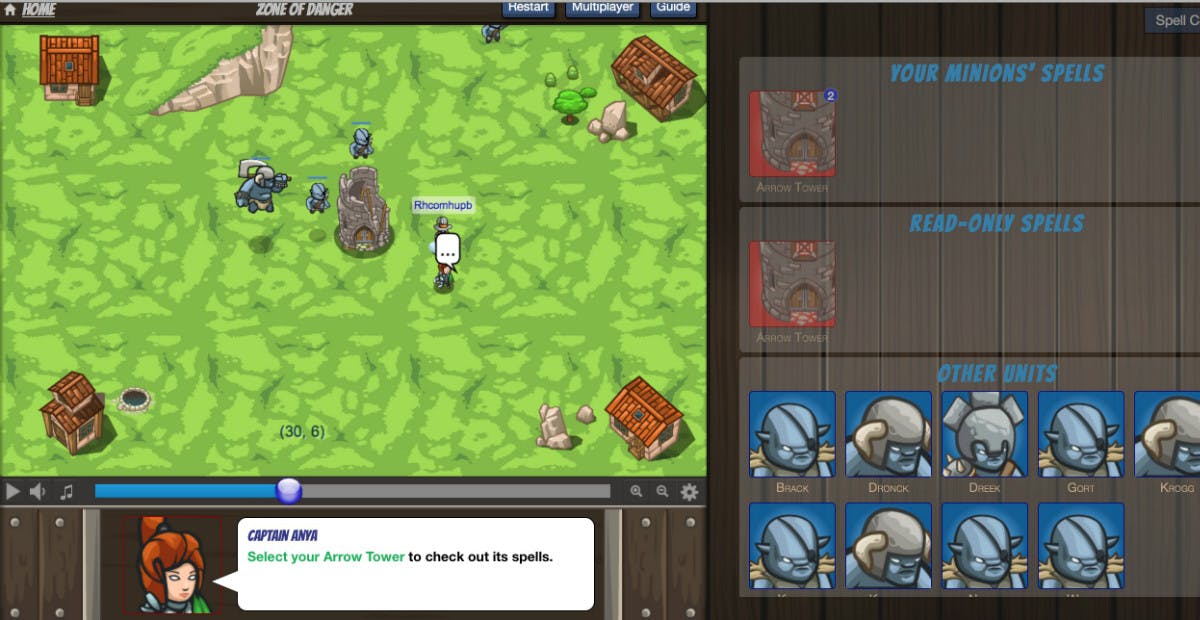1200x620 pixels.
Task: Pick the Dreek unit portrait
Action: pos(984,434)
